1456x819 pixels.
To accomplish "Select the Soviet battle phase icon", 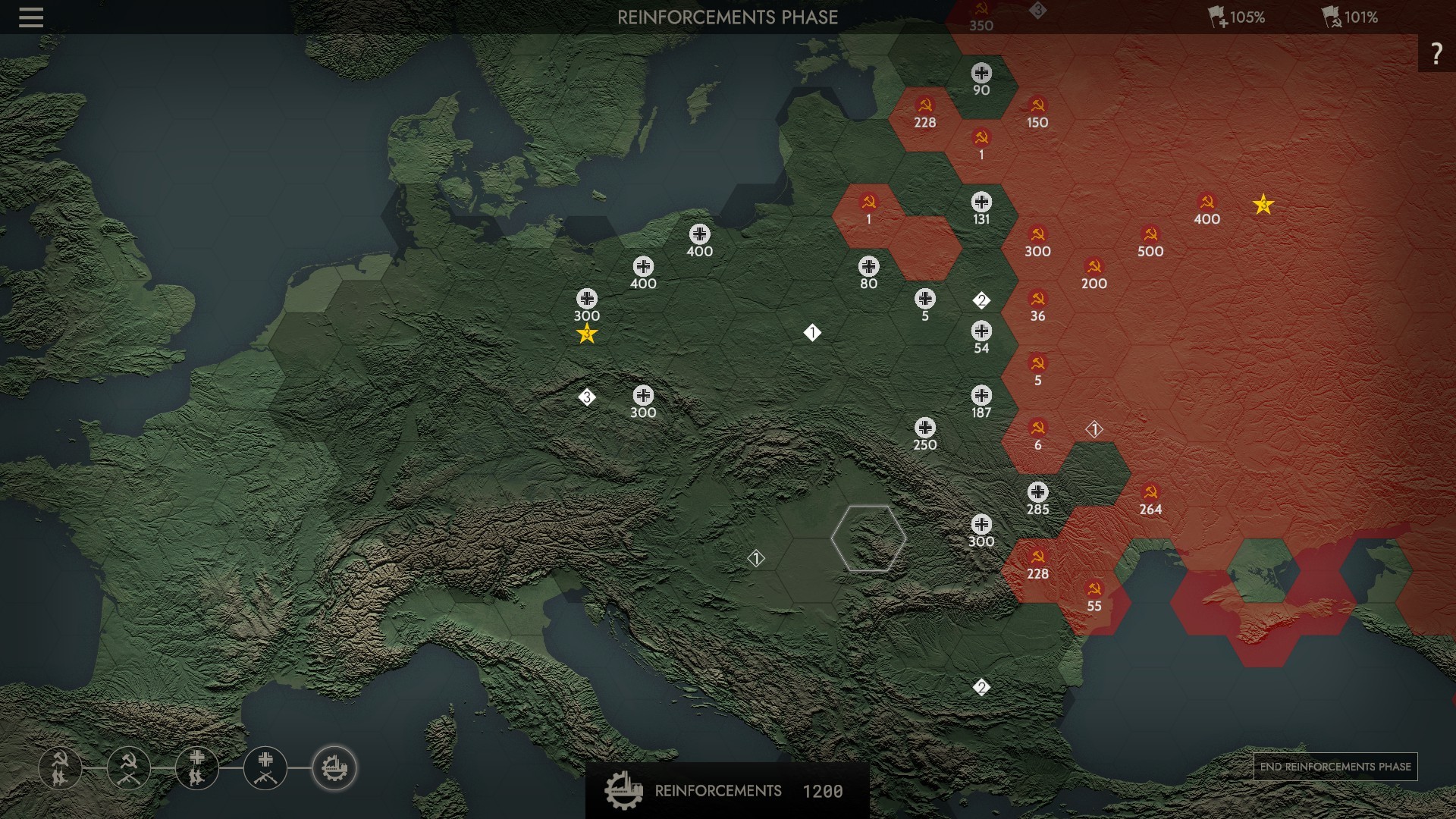I will click(x=129, y=768).
